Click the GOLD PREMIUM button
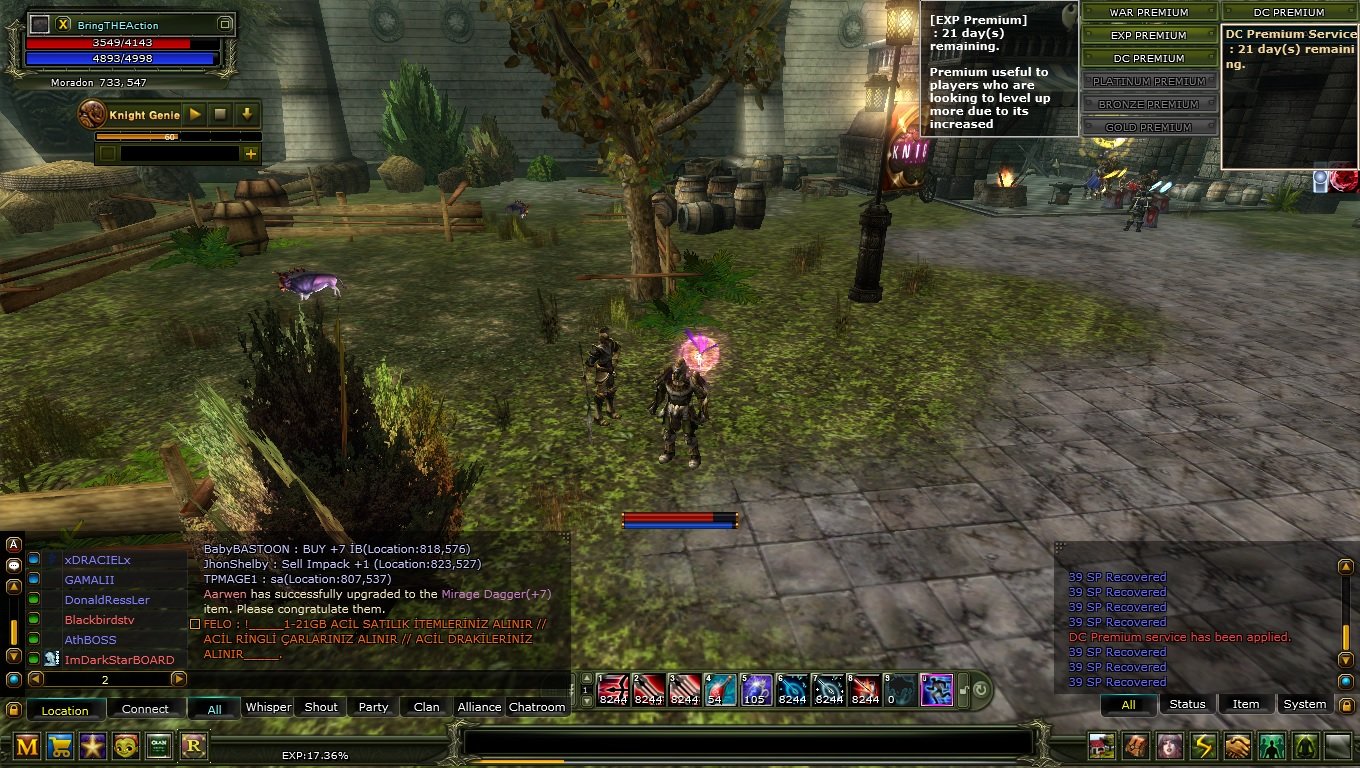 (1148, 126)
